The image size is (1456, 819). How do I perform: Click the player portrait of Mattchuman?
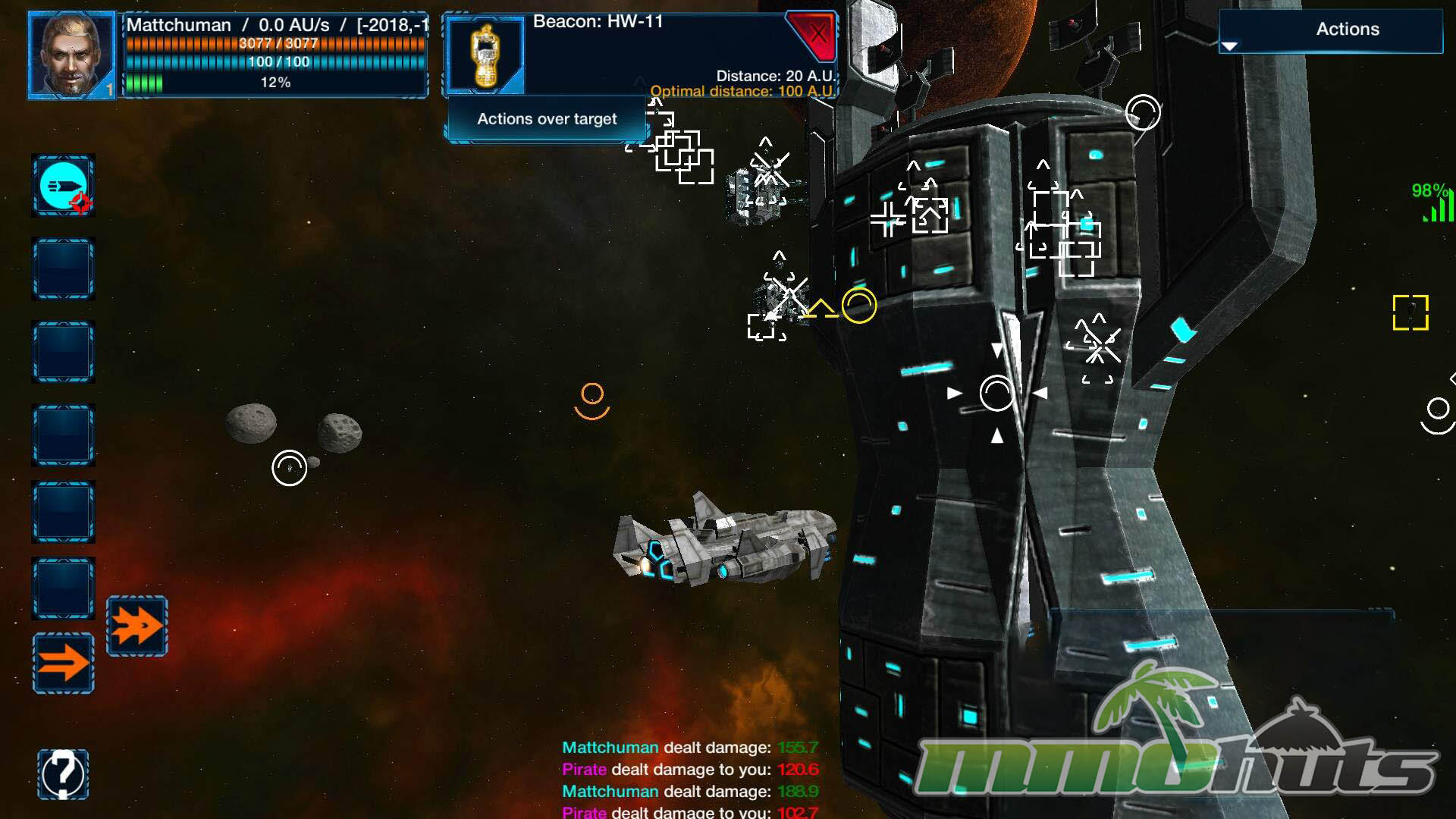pyautogui.click(x=71, y=55)
